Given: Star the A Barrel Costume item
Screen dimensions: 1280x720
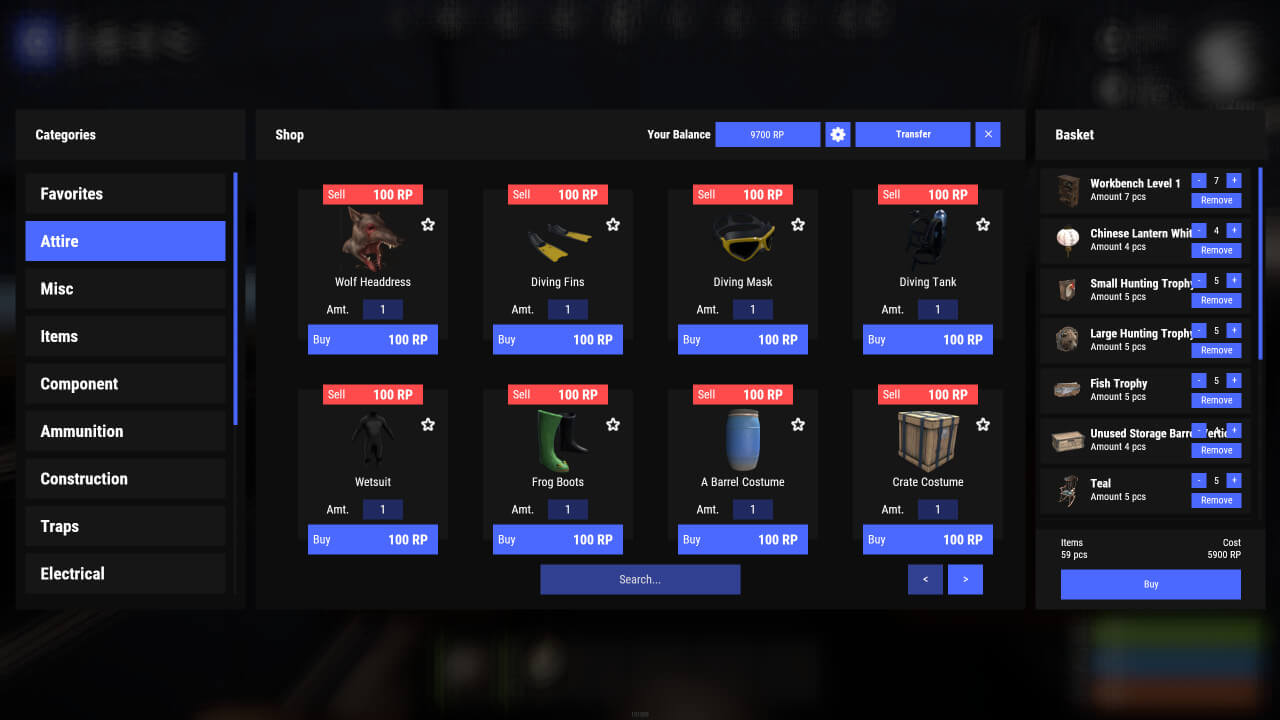Looking at the screenshot, I should [798, 424].
